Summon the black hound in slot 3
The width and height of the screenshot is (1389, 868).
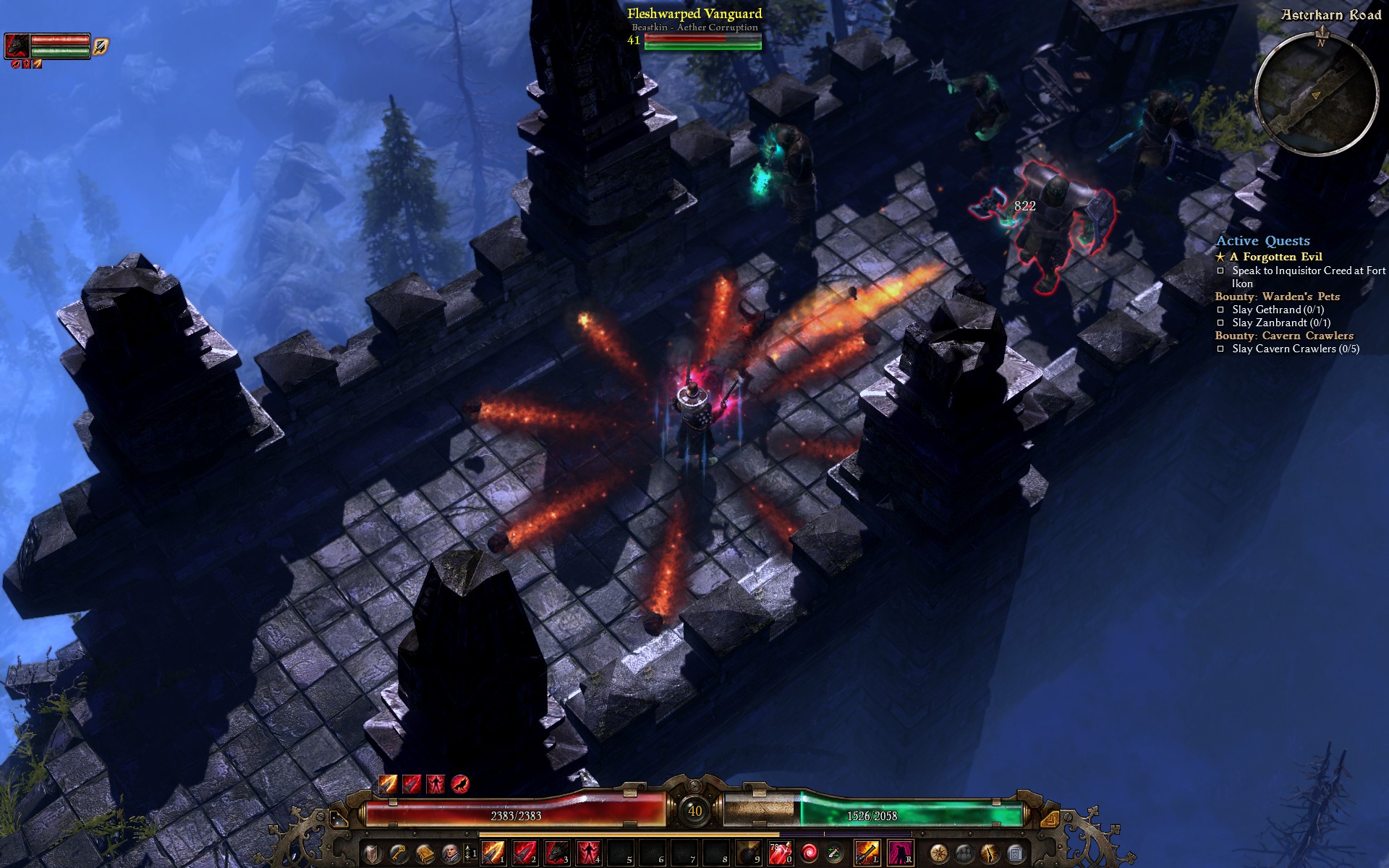[x=556, y=854]
